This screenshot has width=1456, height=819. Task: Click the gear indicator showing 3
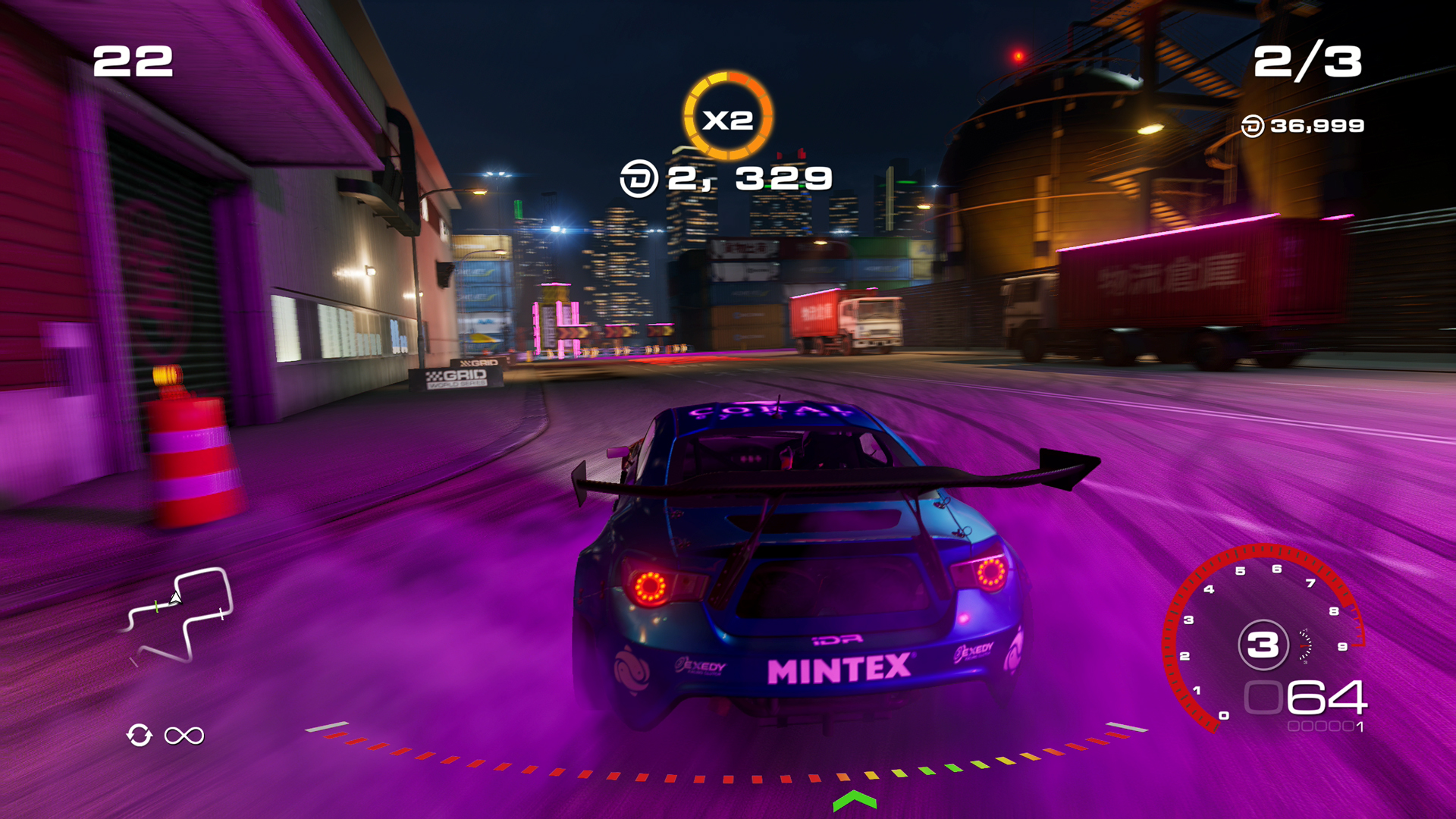pyautogui.click(x=1262, y=645)
